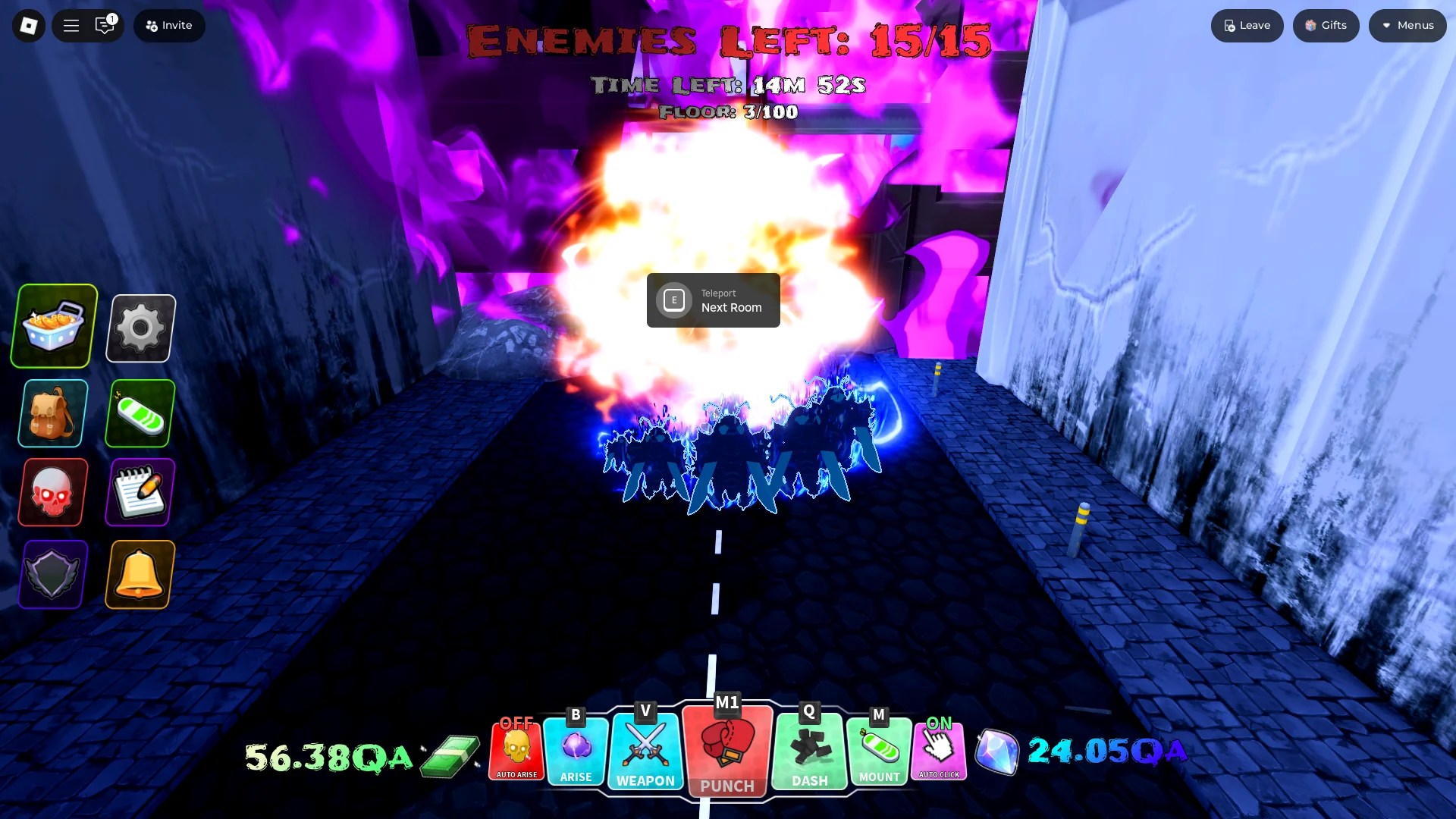1456x819 pixels.
Task: Expand the Menus dropdown
Action: tap(1407, 25)
